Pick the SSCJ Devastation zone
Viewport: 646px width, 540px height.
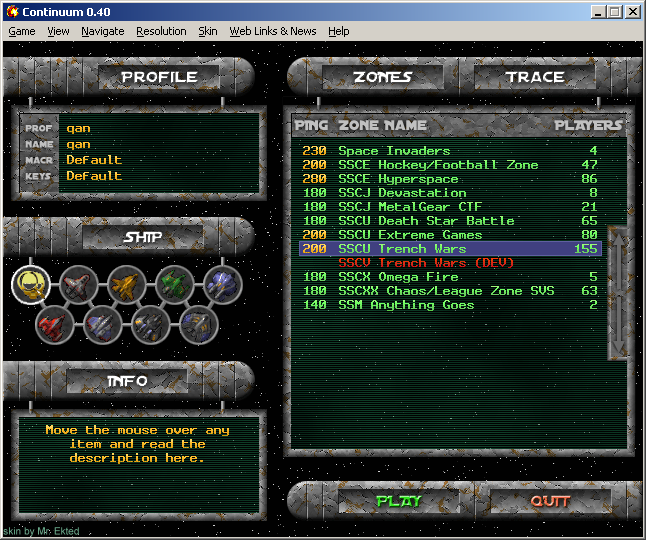(x=402, y=193)
